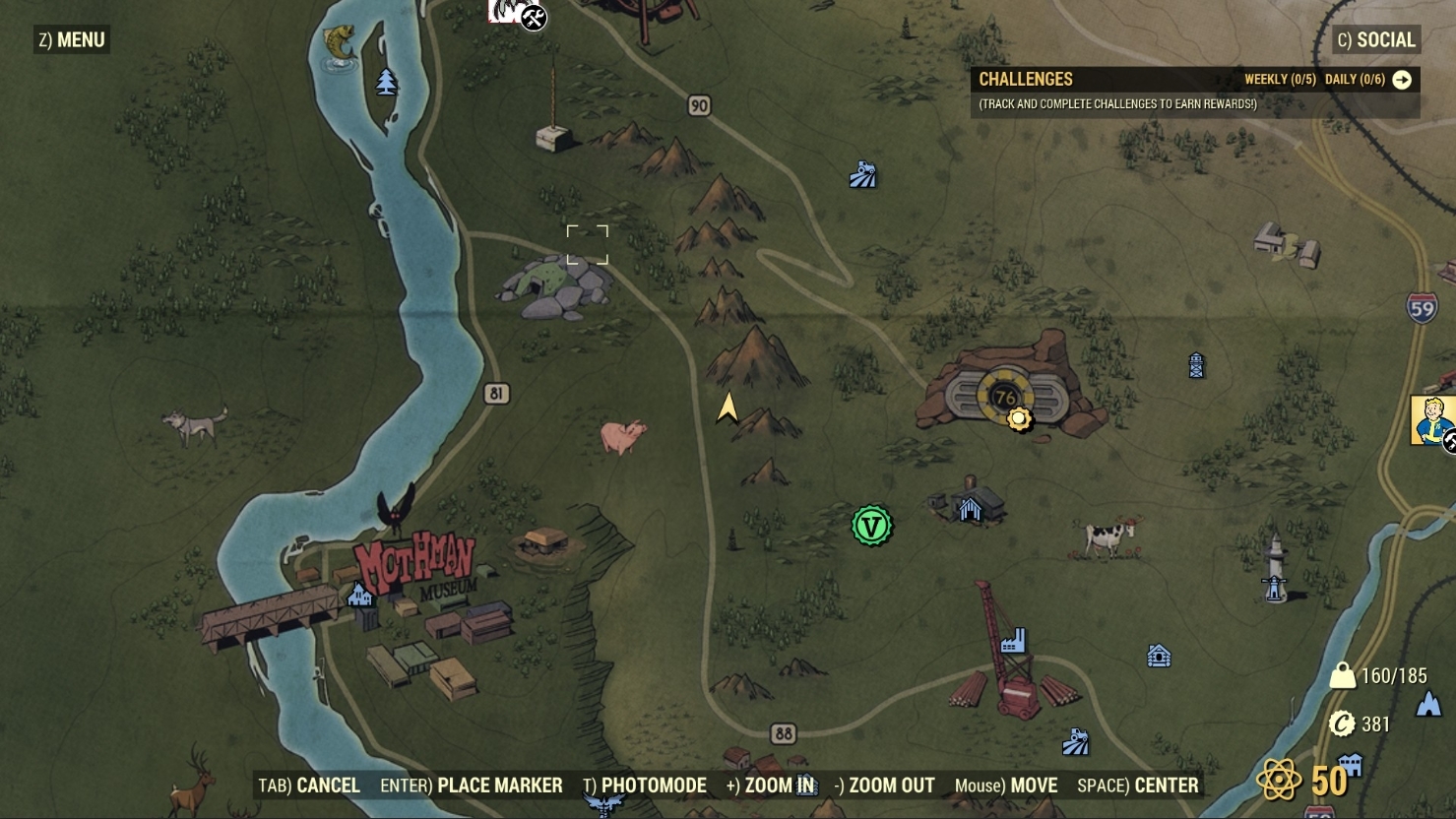Open the SOCIAL panel

(x=1375, y=39)
